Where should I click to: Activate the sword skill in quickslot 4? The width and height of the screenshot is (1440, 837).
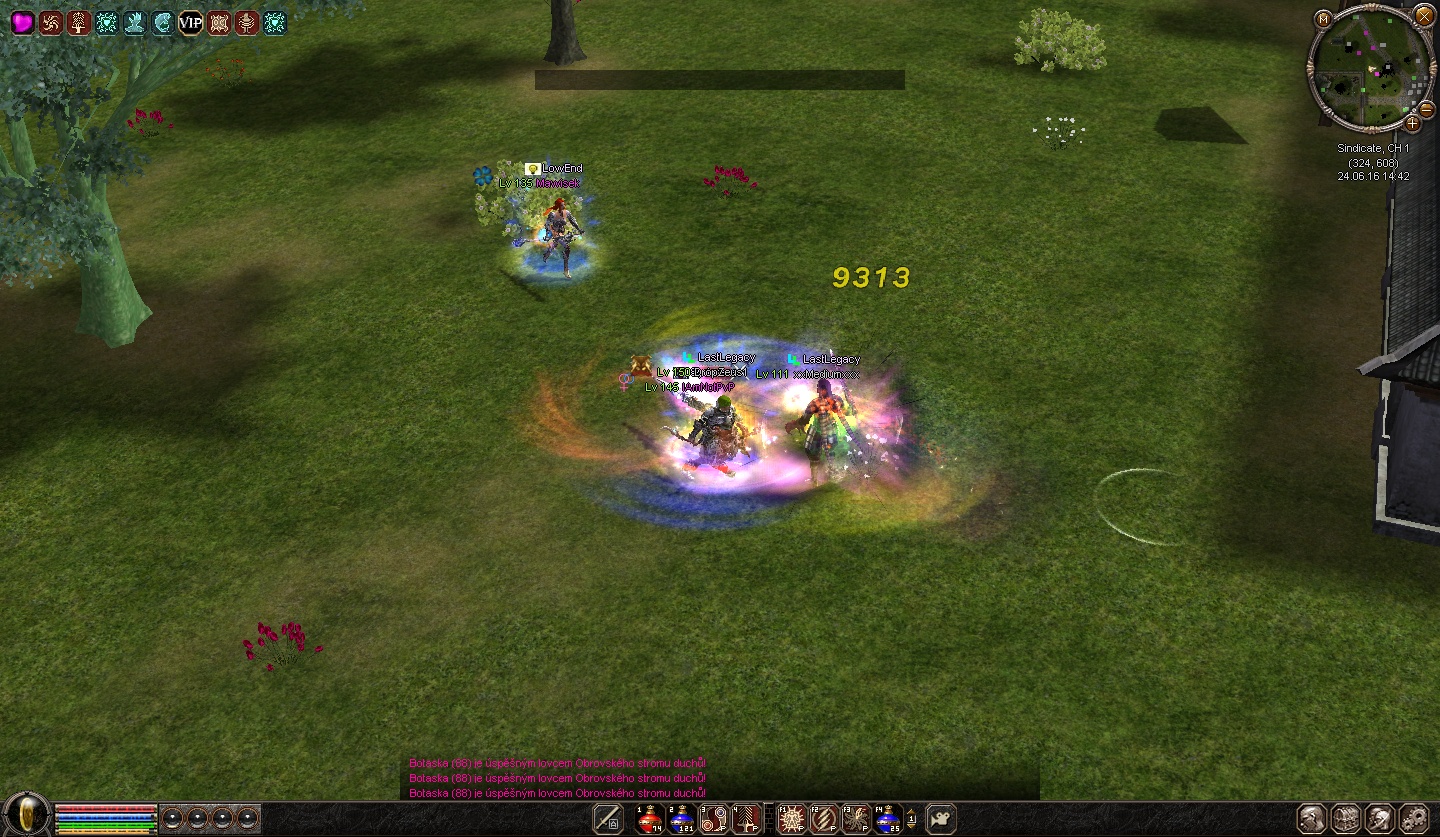745,819
